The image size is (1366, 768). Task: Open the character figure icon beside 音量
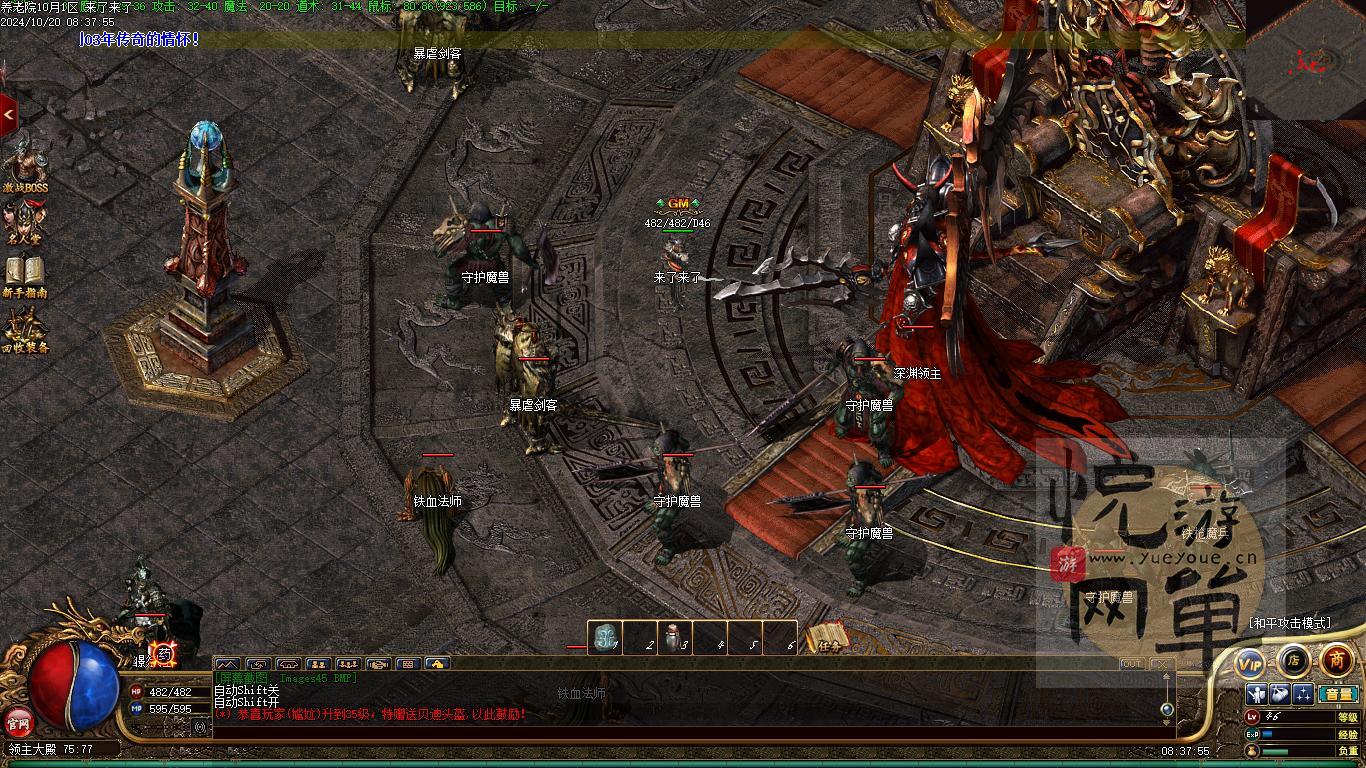point(1257,694)
